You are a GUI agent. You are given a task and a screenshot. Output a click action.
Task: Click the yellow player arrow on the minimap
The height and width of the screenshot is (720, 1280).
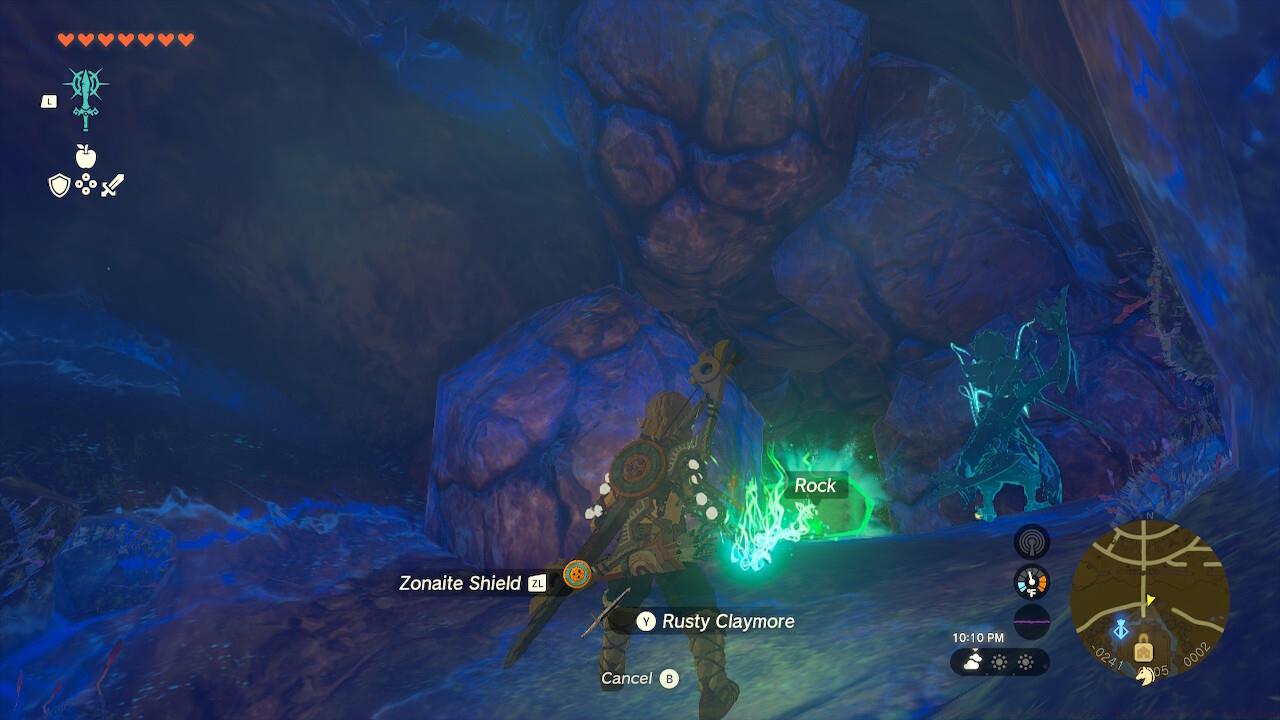pyautogui.click(x=1150, y=599)
